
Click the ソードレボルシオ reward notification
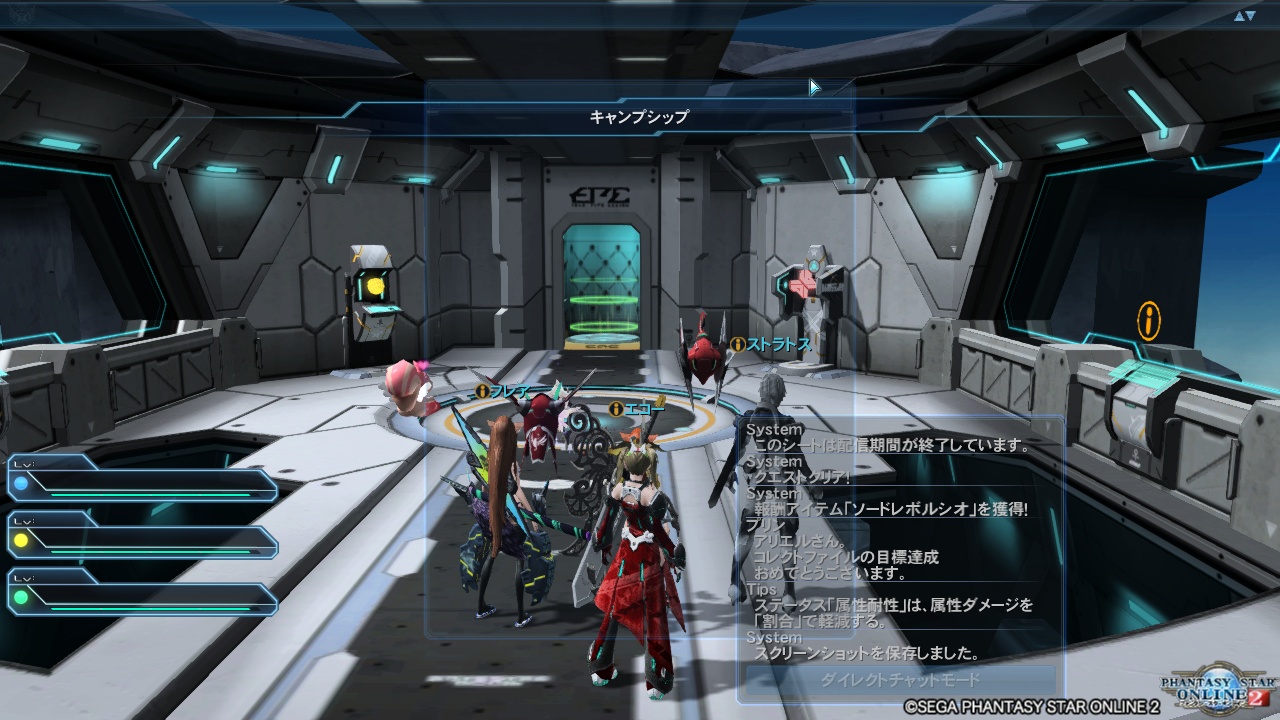point(895,510)
